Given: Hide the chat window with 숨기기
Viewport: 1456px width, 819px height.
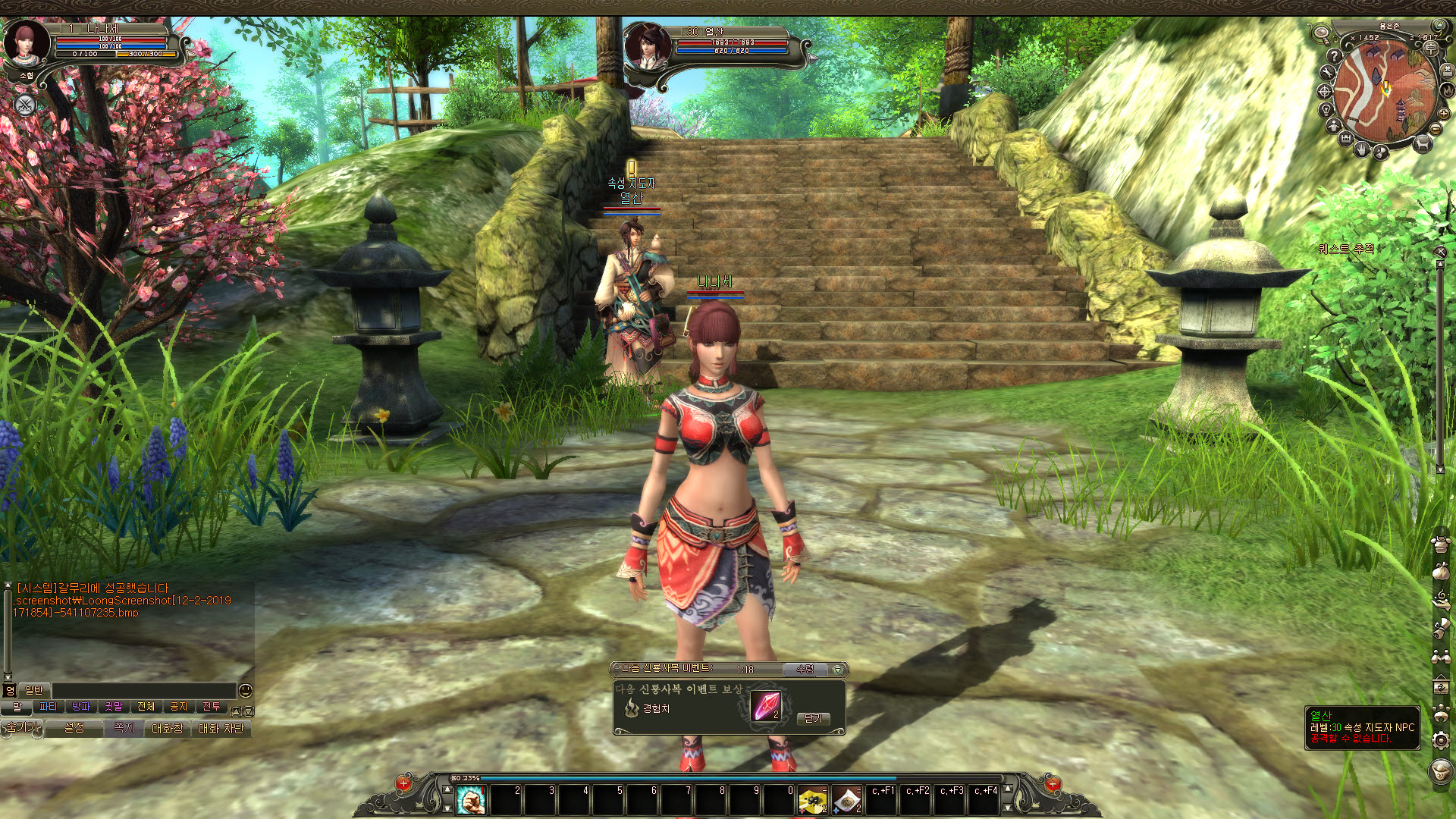Looking at the screenshot, I should pyautogui.click(x=21, y=728).
